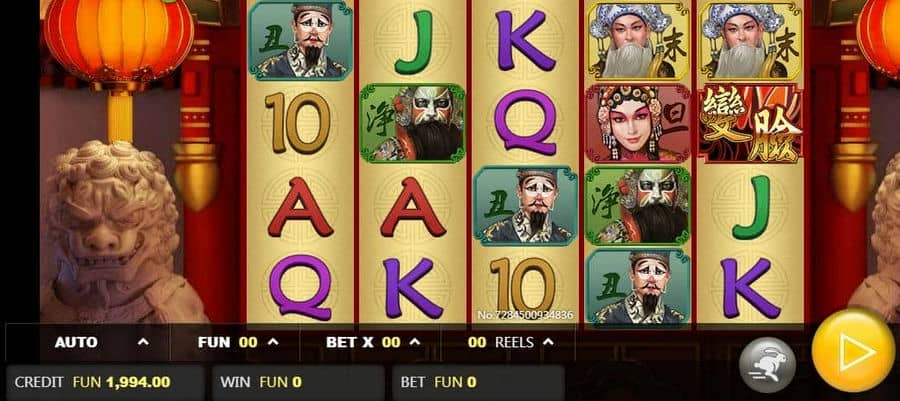Open the AUTO spin options

coord(100,342)
